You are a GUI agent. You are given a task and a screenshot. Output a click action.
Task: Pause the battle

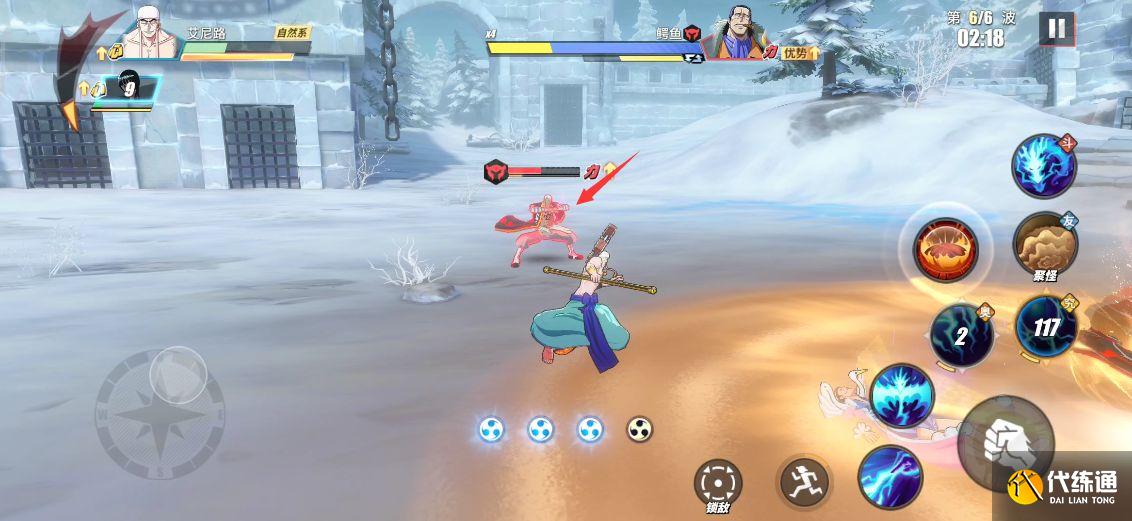pyautogui.click(x=1055, y=28)
